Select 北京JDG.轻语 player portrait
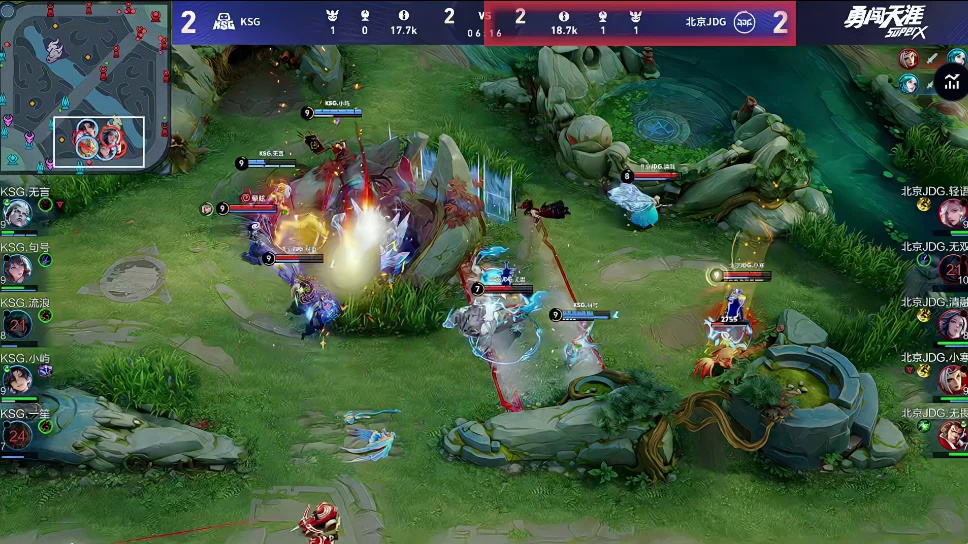 coord(951,213)
